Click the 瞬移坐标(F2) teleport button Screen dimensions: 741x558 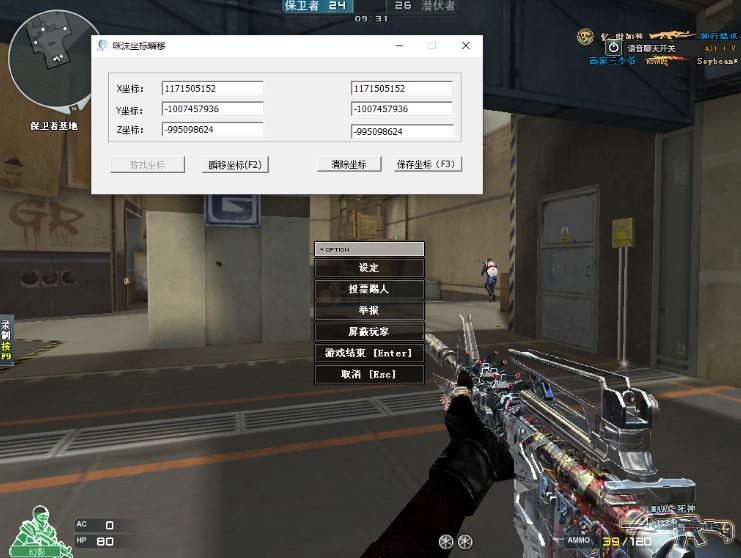click(235, 164)
